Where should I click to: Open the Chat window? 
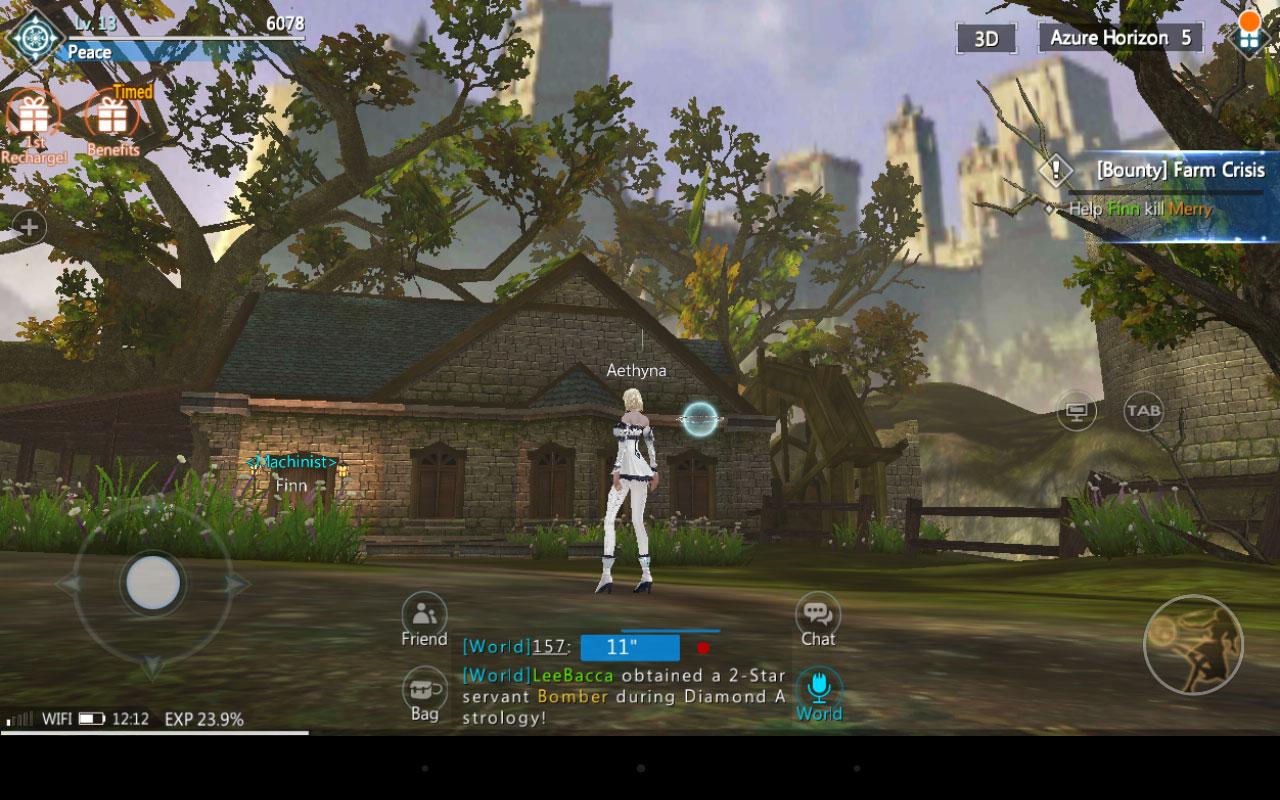818,619
